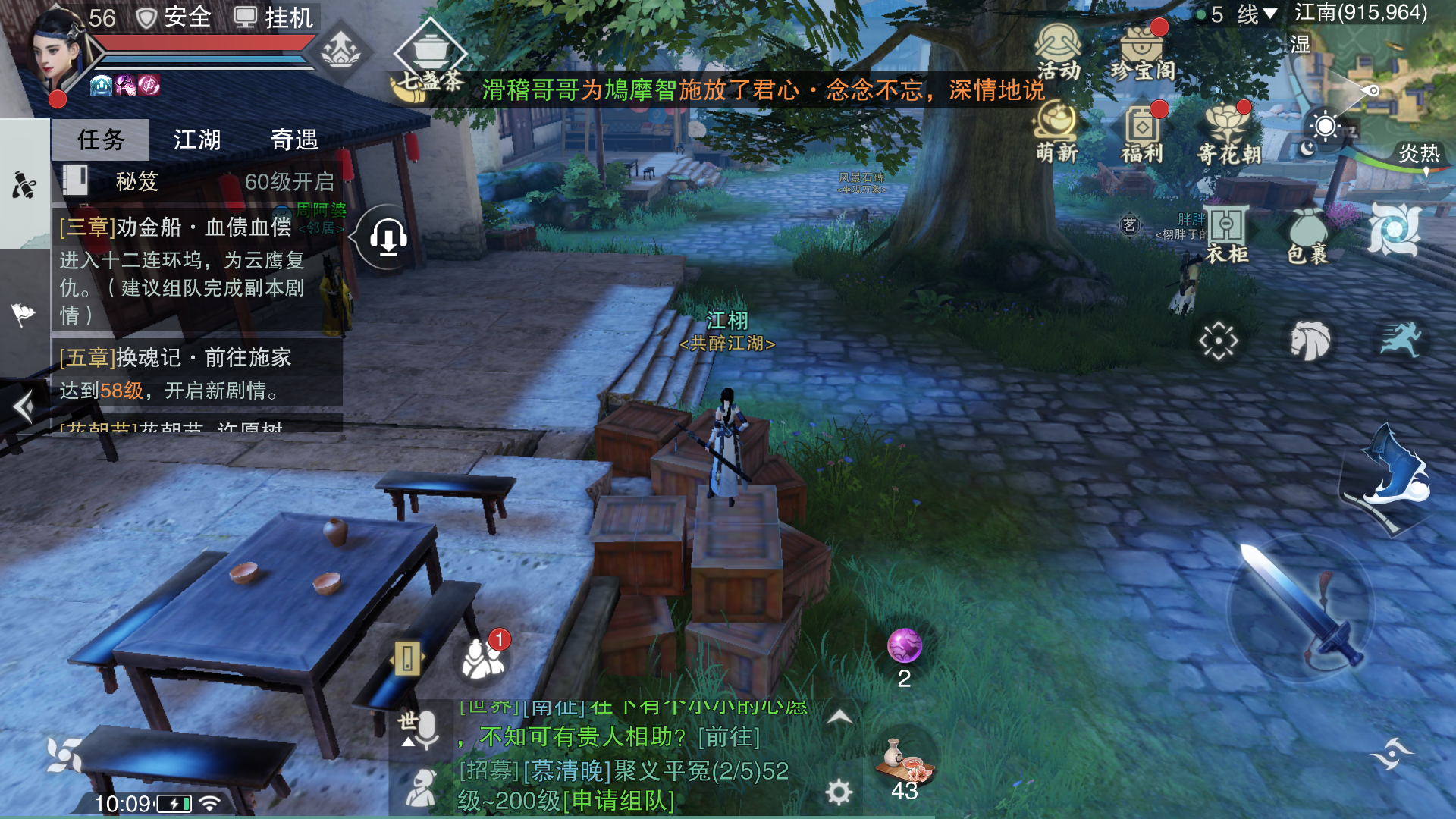Open the 福利 welfare menu

tap(1142, 135)
